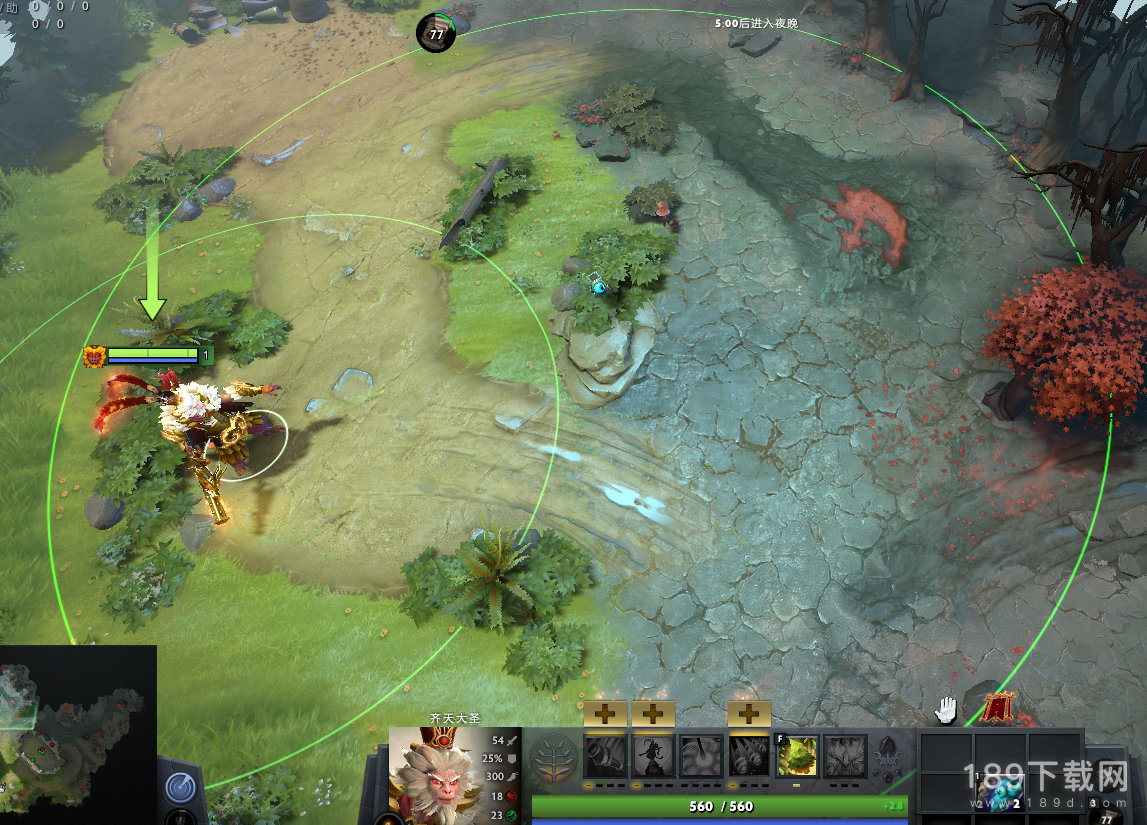Select the Primal Spring ability icon
The image size is (1147, 825).
point(701,756)
